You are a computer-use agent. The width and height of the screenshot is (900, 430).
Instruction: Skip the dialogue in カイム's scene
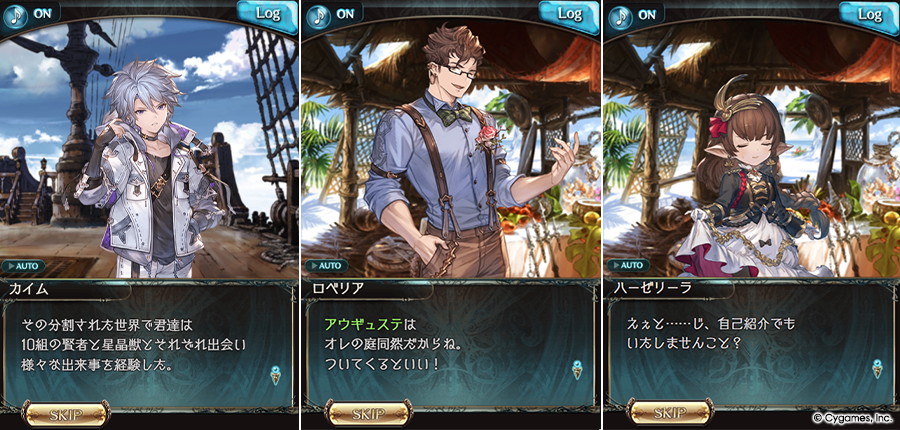coord(66,413)
